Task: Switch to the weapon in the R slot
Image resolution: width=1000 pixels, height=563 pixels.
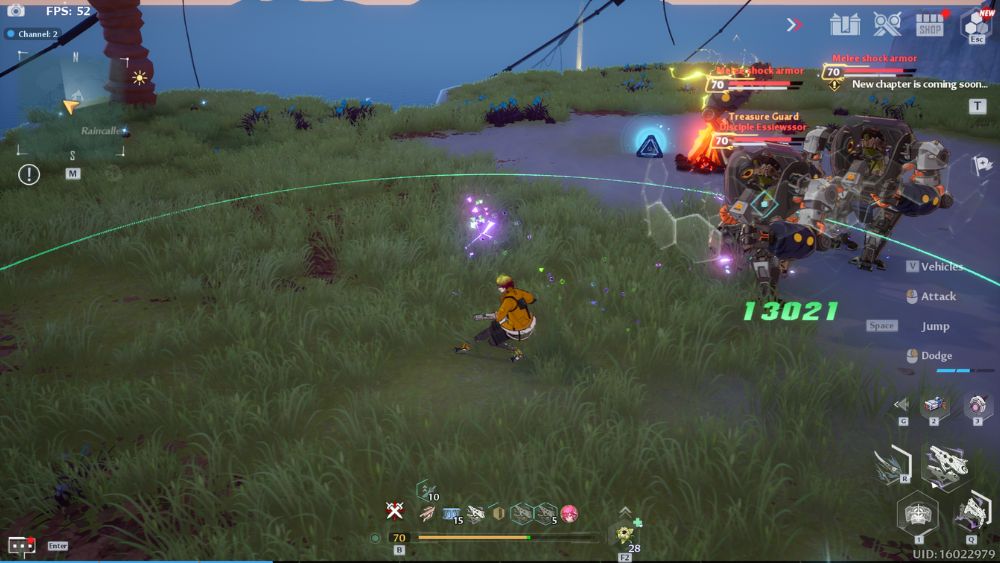Action: pos(890,465)
